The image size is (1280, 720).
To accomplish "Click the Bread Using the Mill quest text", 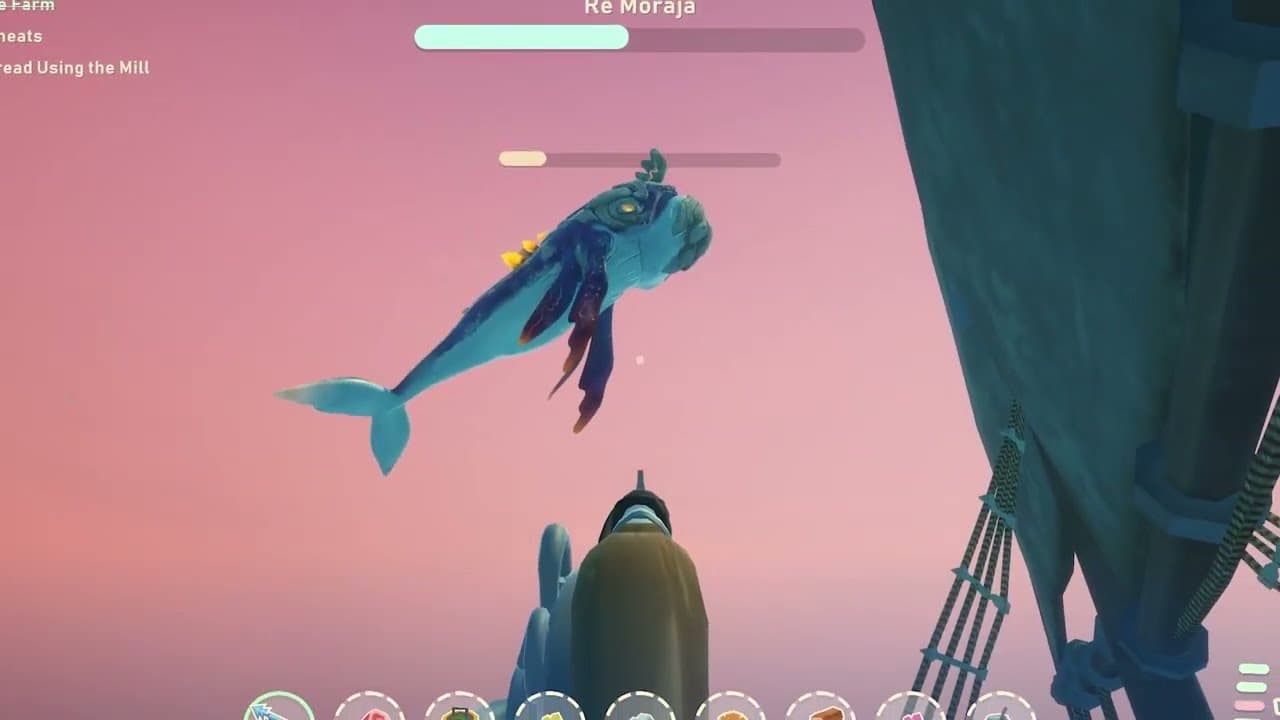I will pyautogui.click(x=75, y=68).
